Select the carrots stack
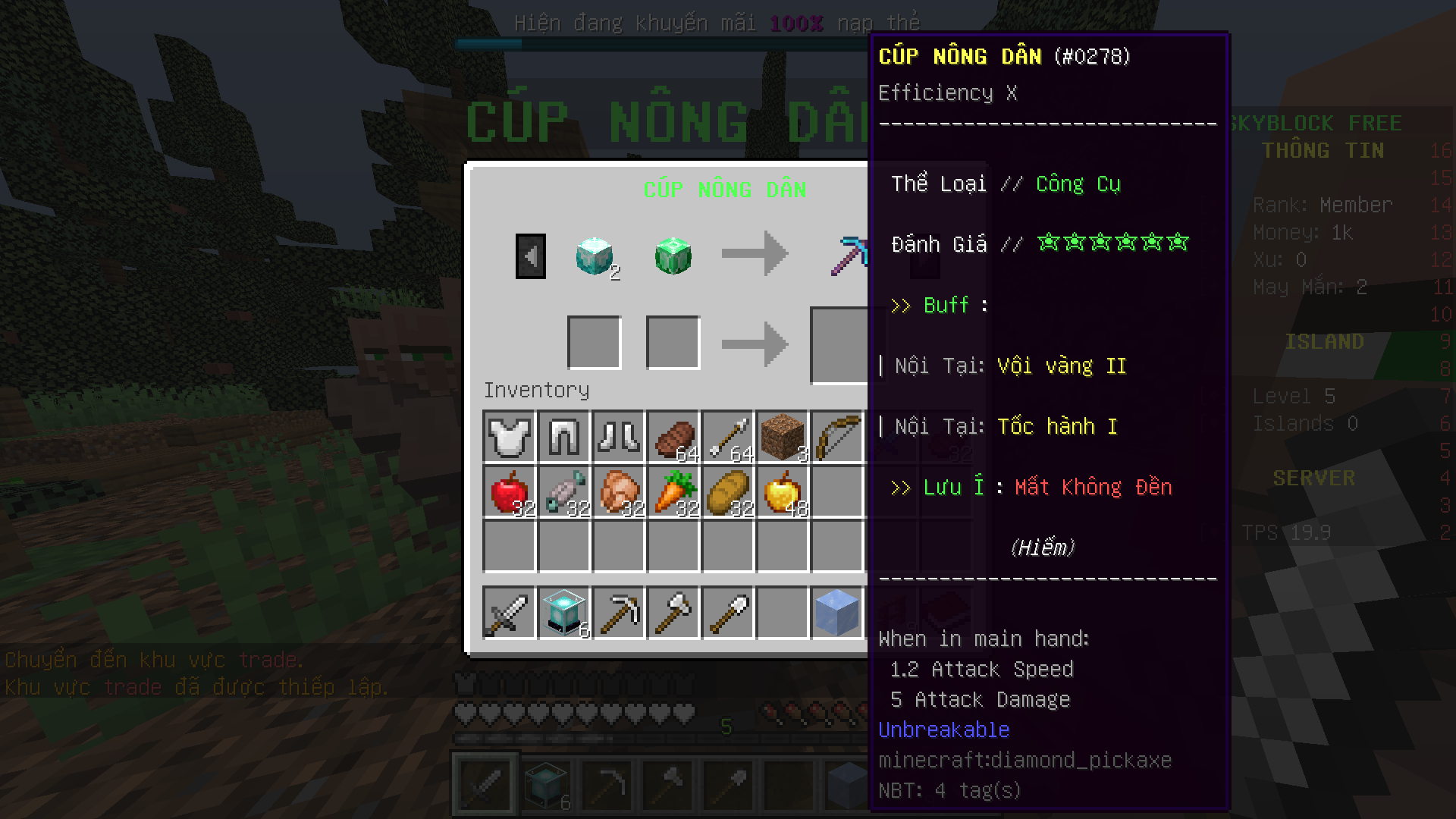The width and height of the screenshot is (1456, 819). [673, 492]
